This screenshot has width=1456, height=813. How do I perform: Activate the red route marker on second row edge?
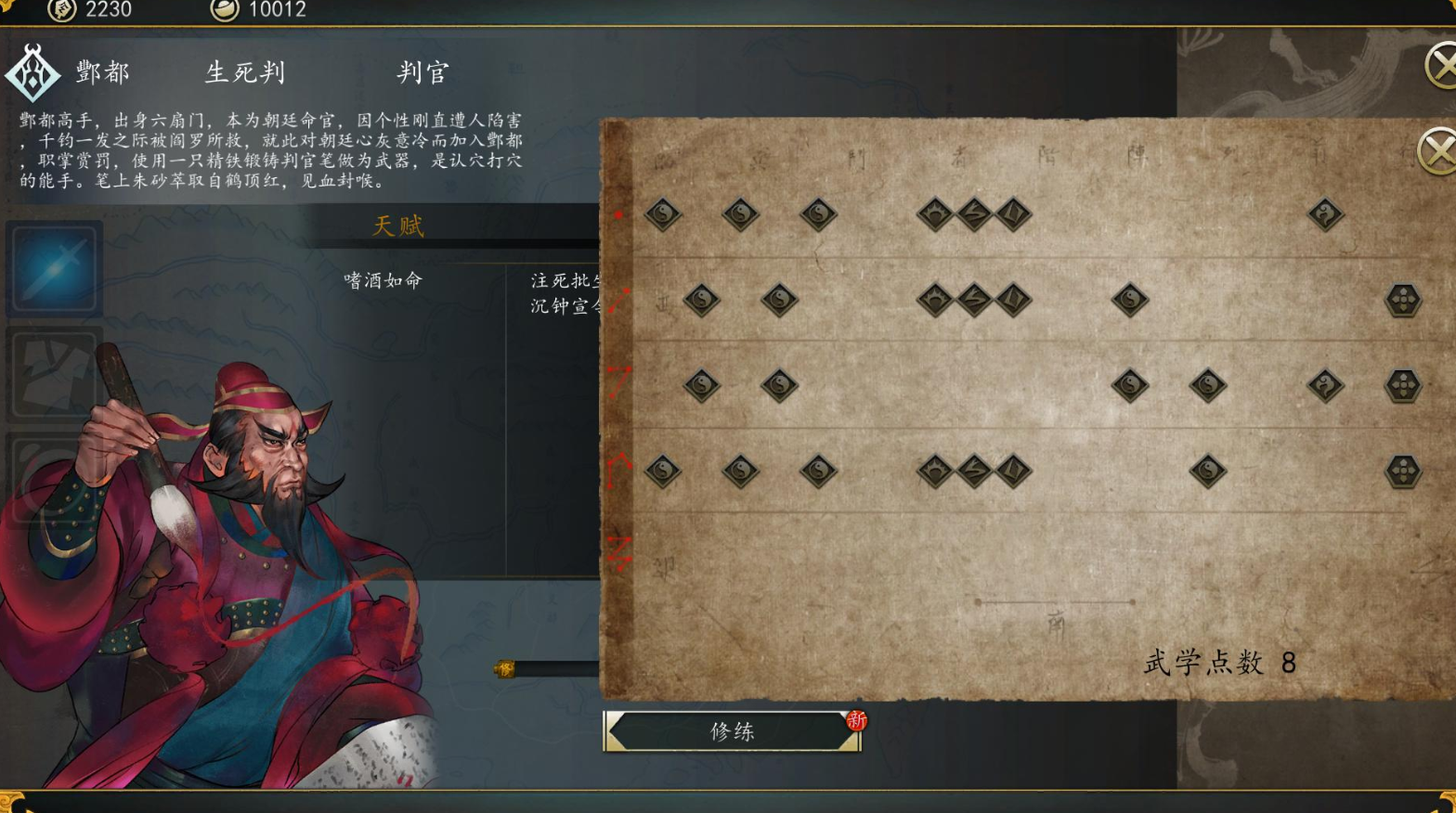tap(619, 300)
